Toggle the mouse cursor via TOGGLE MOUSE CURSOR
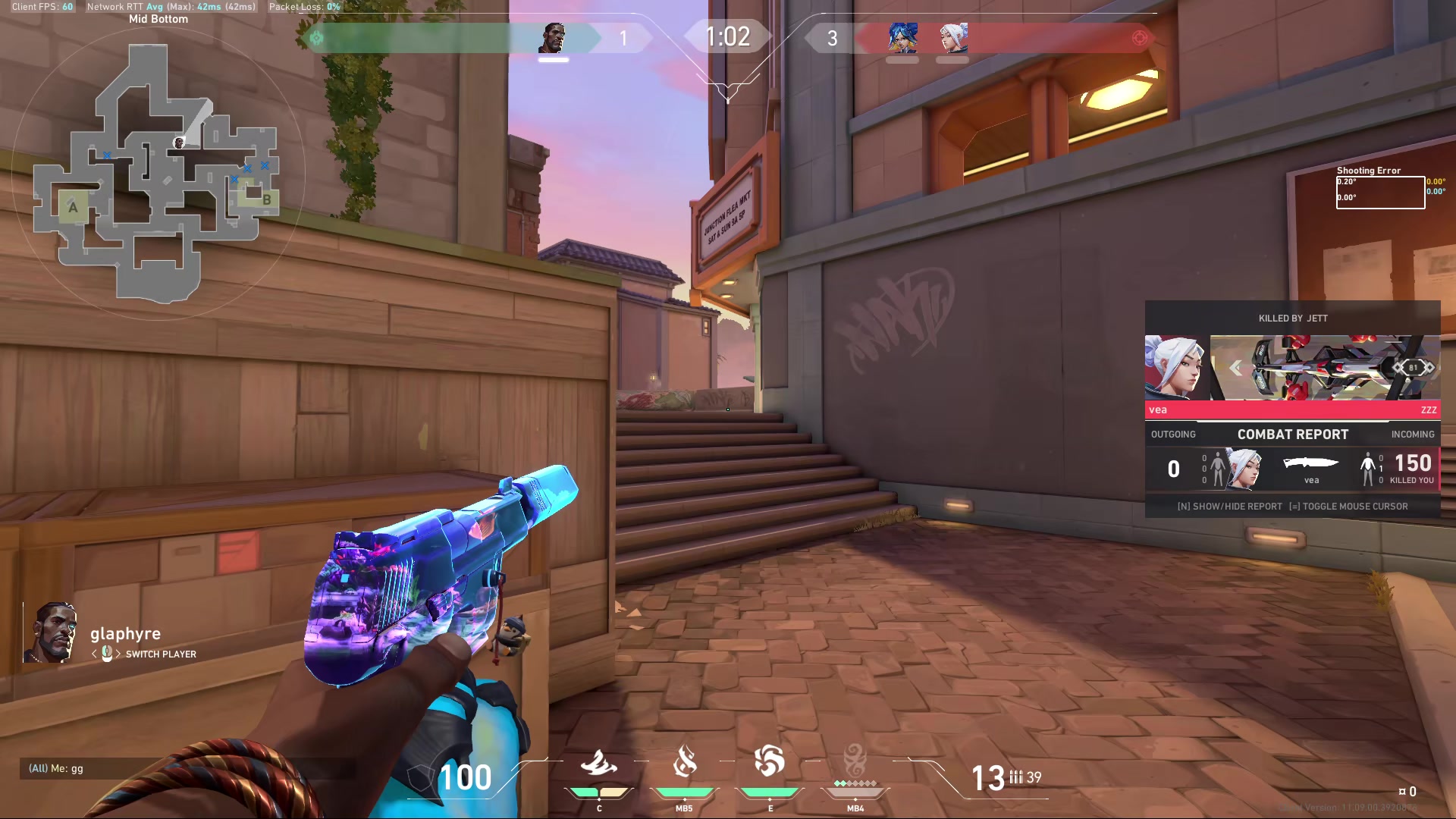The width and height of the screenshot is (1456, 819). pos(1349,507)
